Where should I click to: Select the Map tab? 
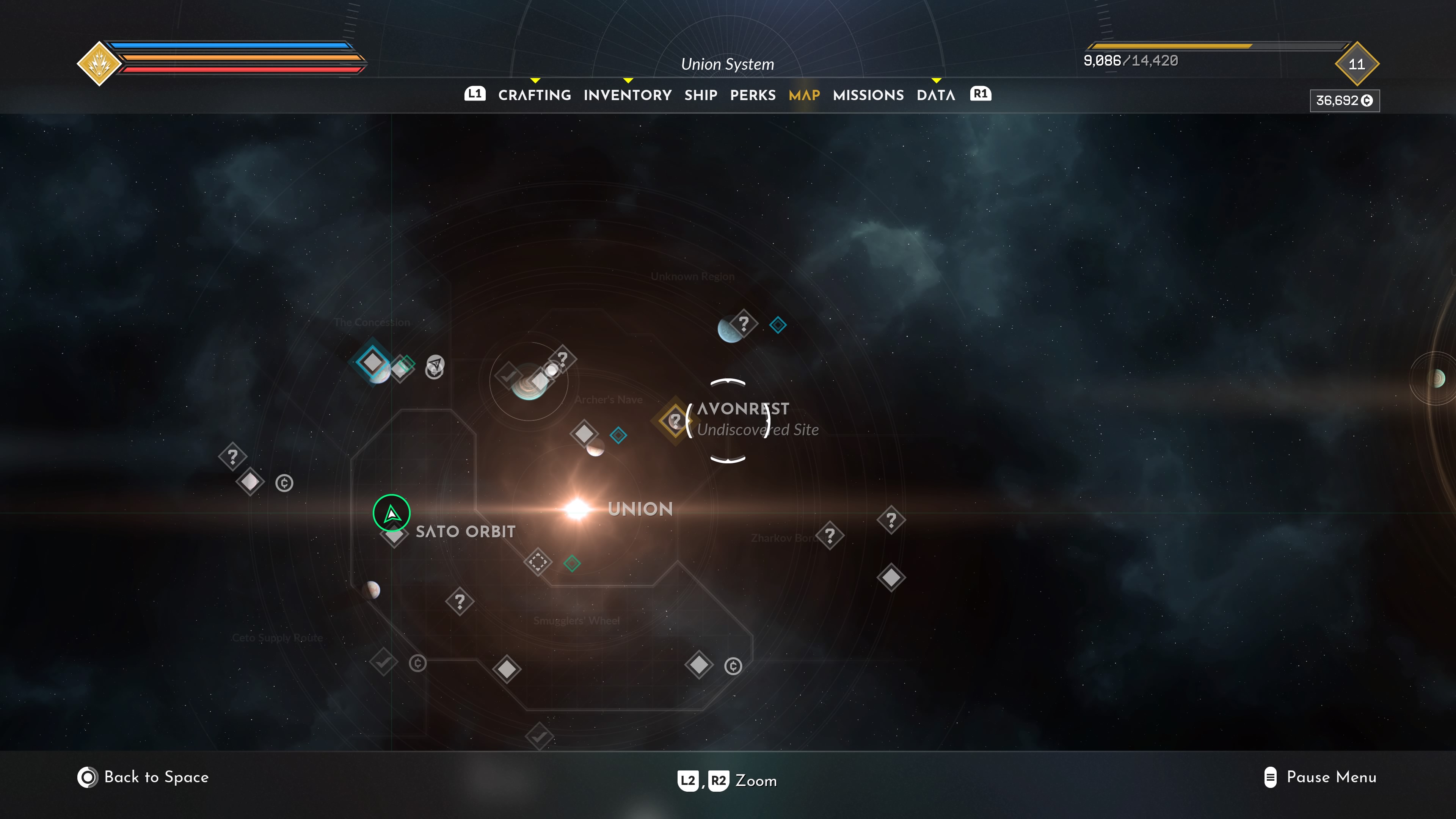click(x=804, y=95)
